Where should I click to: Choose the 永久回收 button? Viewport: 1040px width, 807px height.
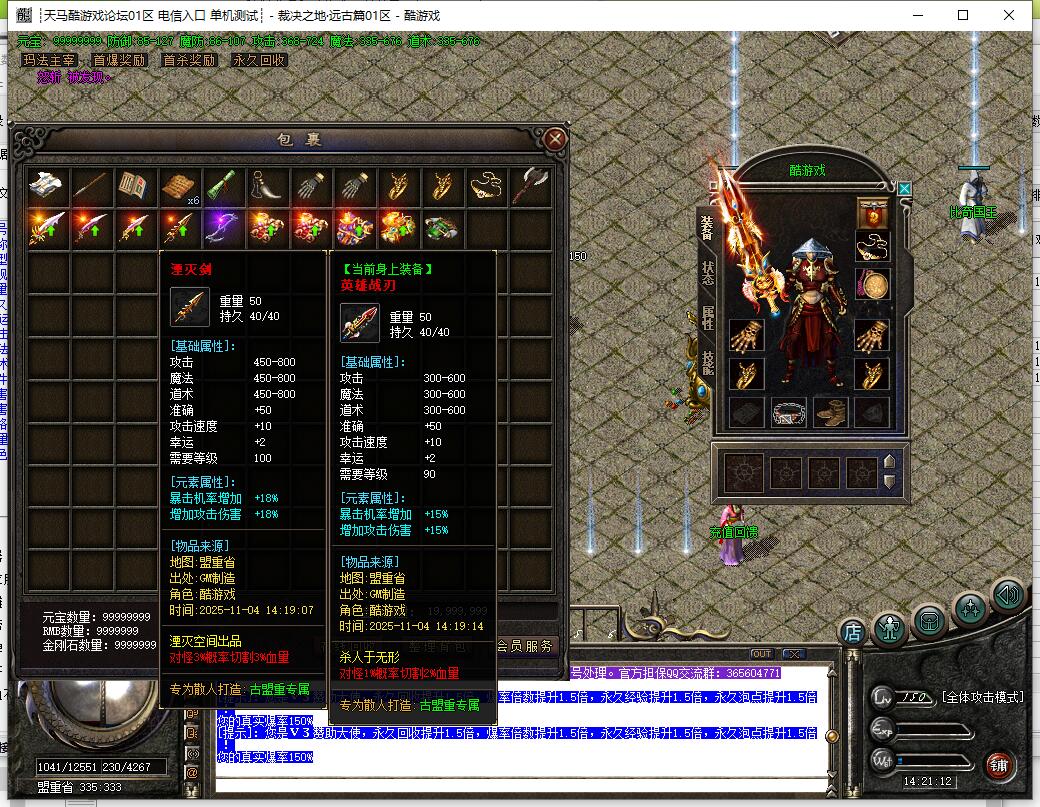click(259, 60)
